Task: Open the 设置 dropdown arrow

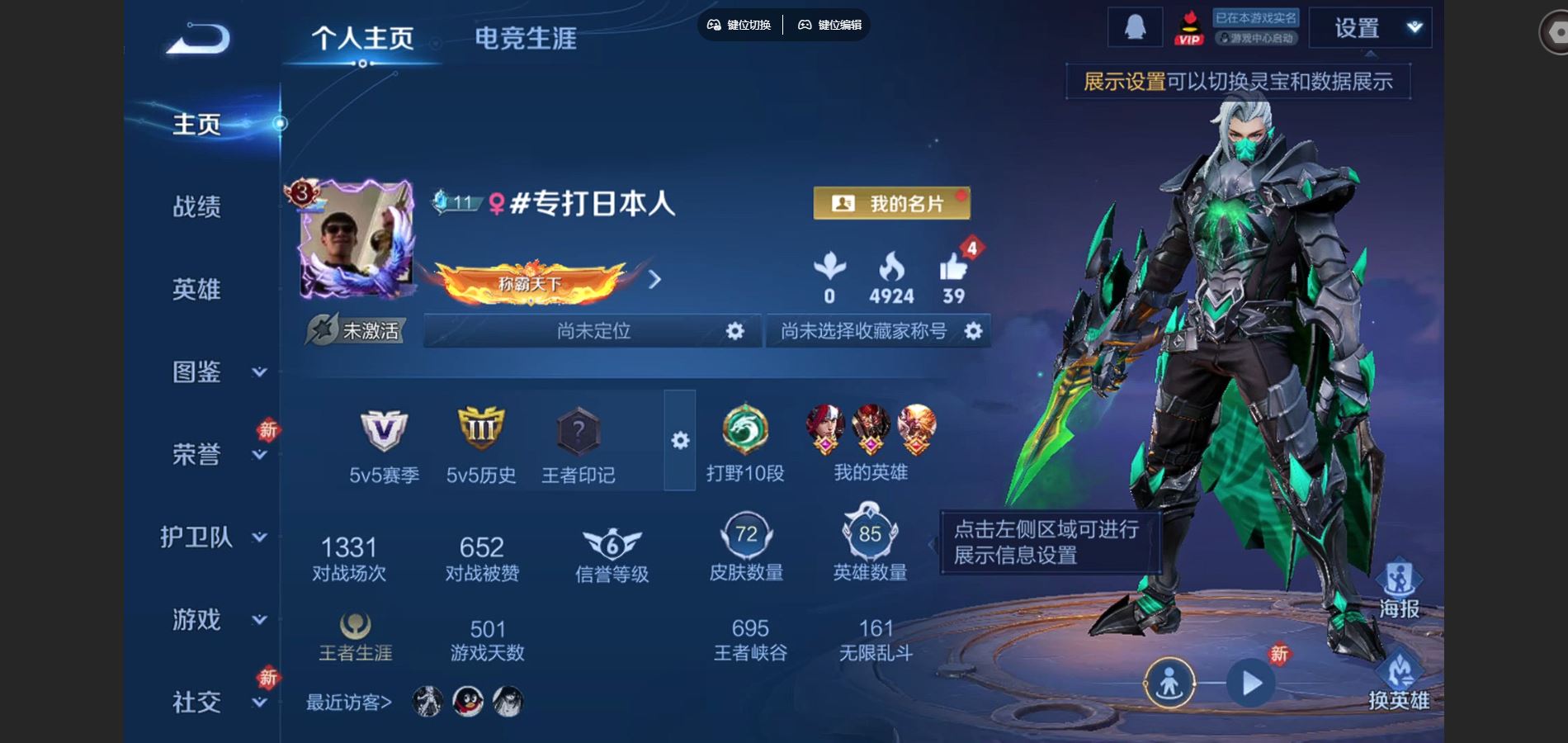Action: tap(1414, 26)
